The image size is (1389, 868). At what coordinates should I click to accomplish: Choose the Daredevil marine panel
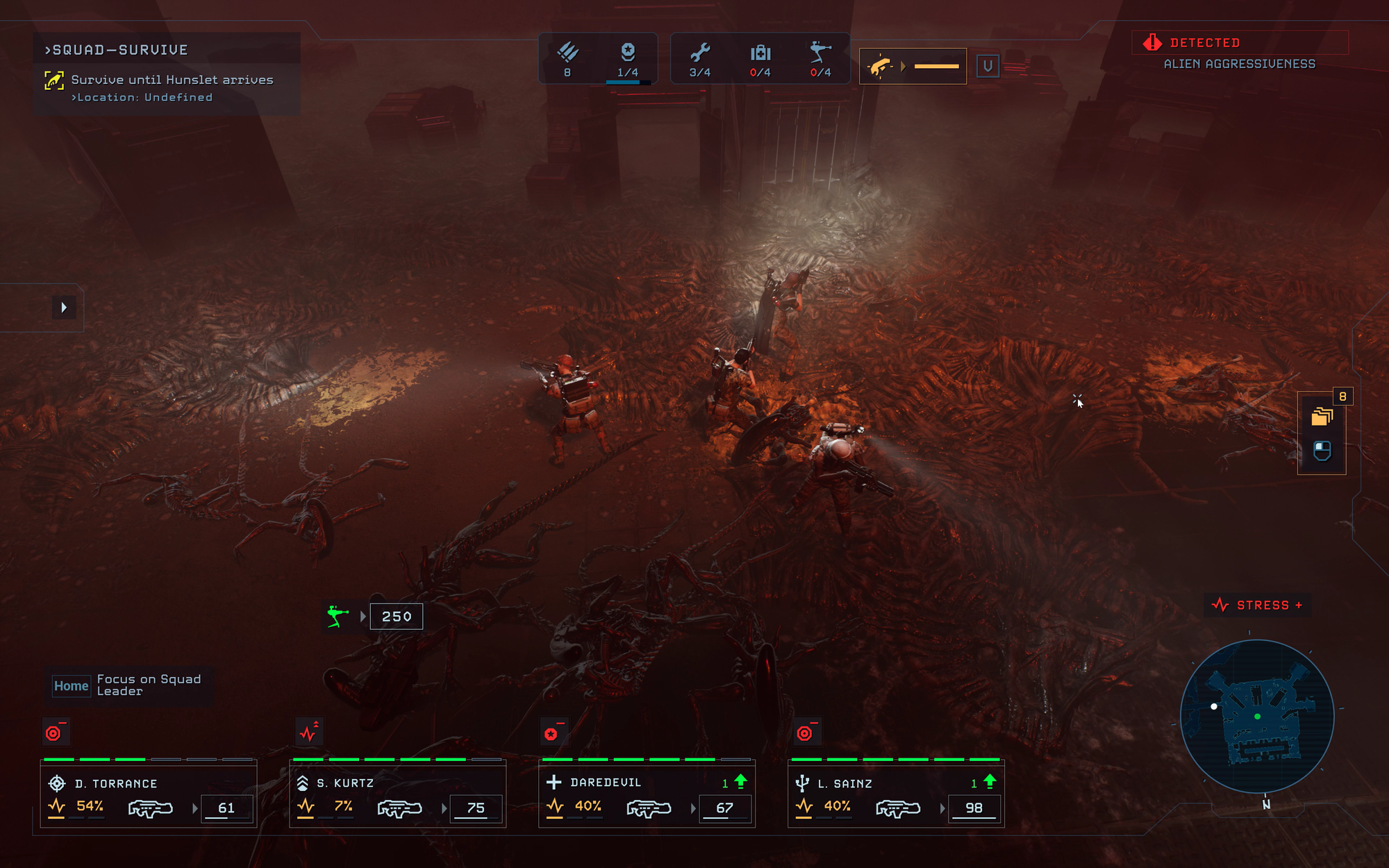[647, 794]
